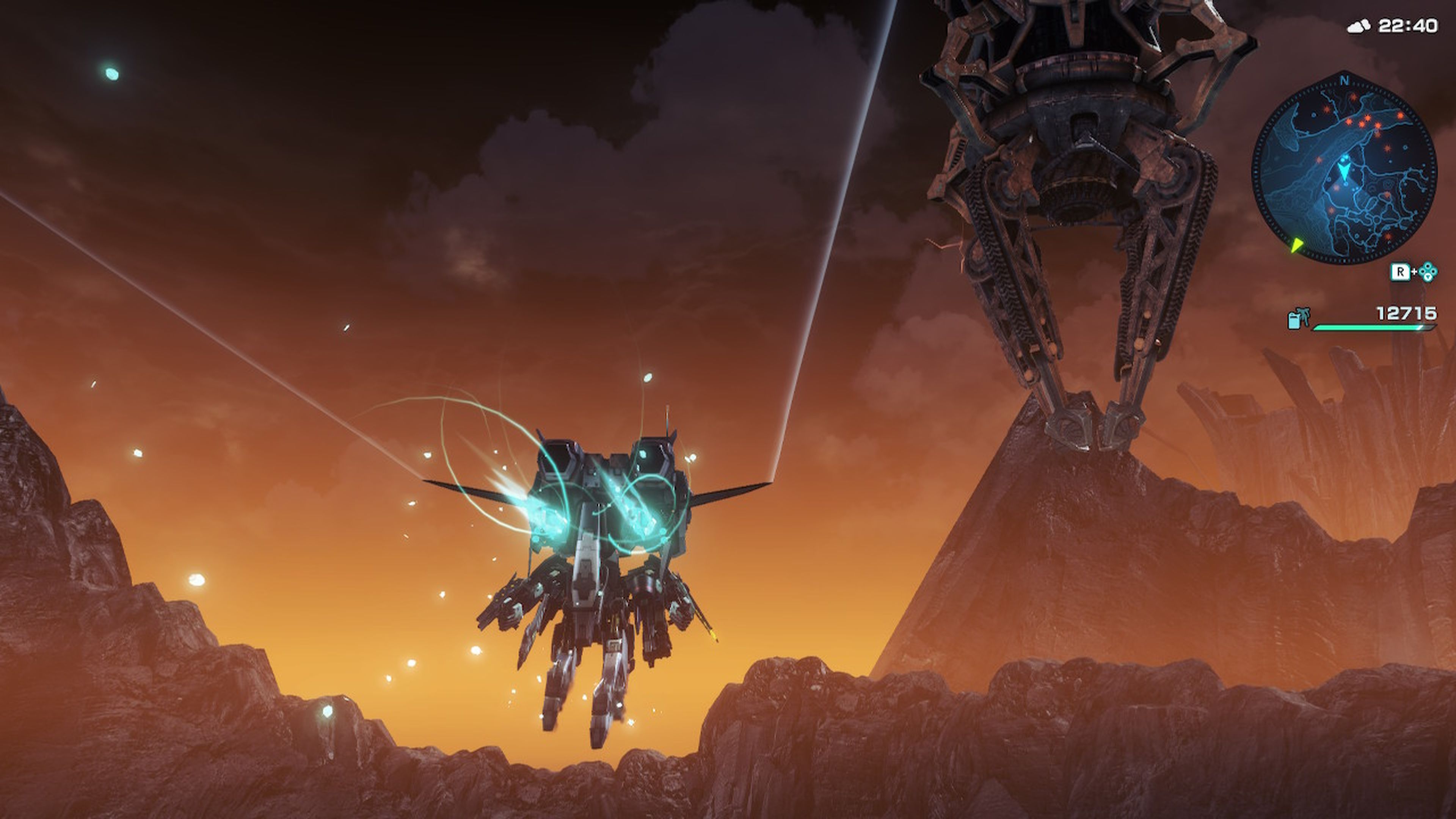
Task: Toggle the clock display showing 22:40
Action: click(x=1409, y=25)
